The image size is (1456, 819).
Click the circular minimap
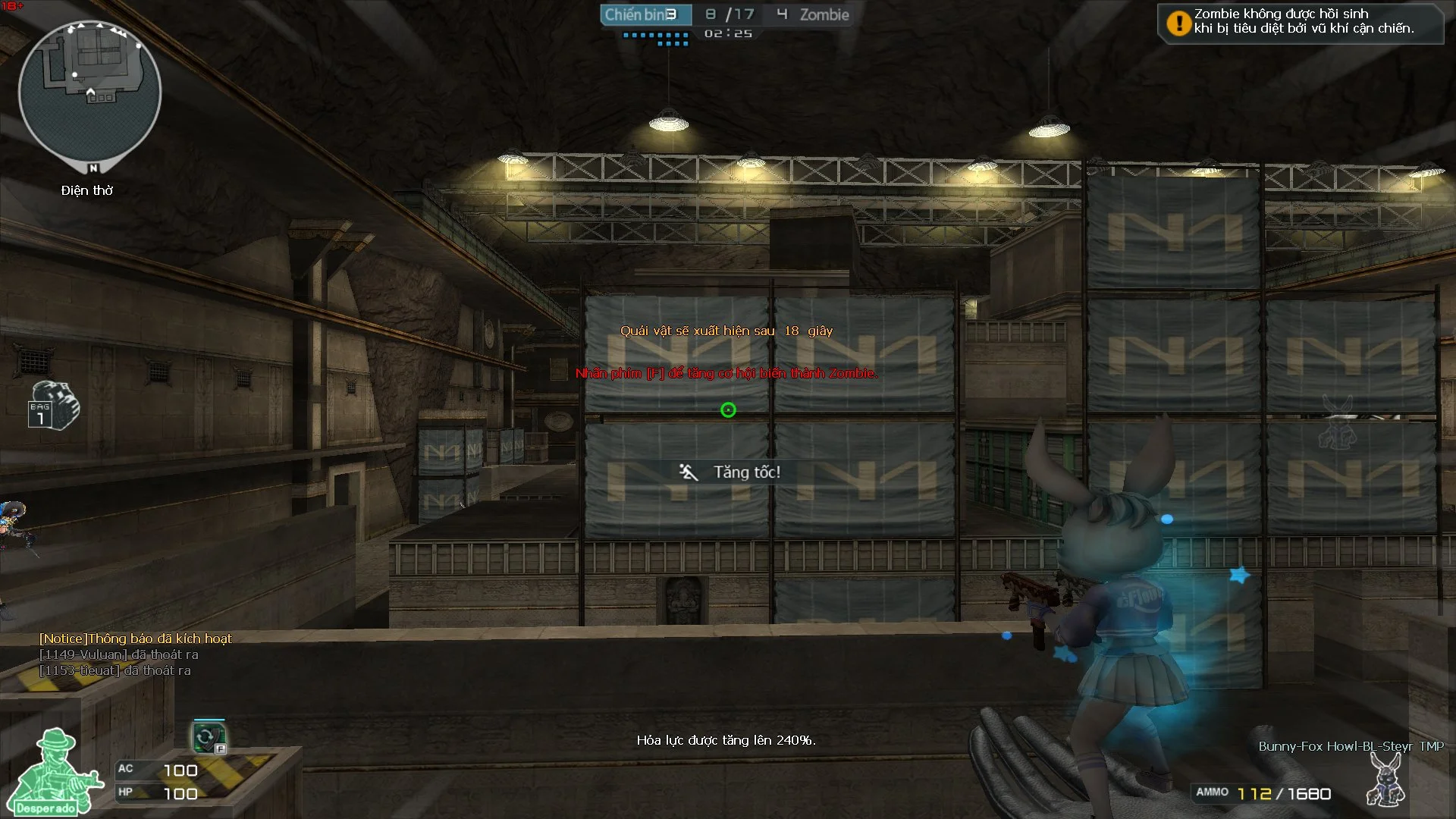(x=89, y=91)
